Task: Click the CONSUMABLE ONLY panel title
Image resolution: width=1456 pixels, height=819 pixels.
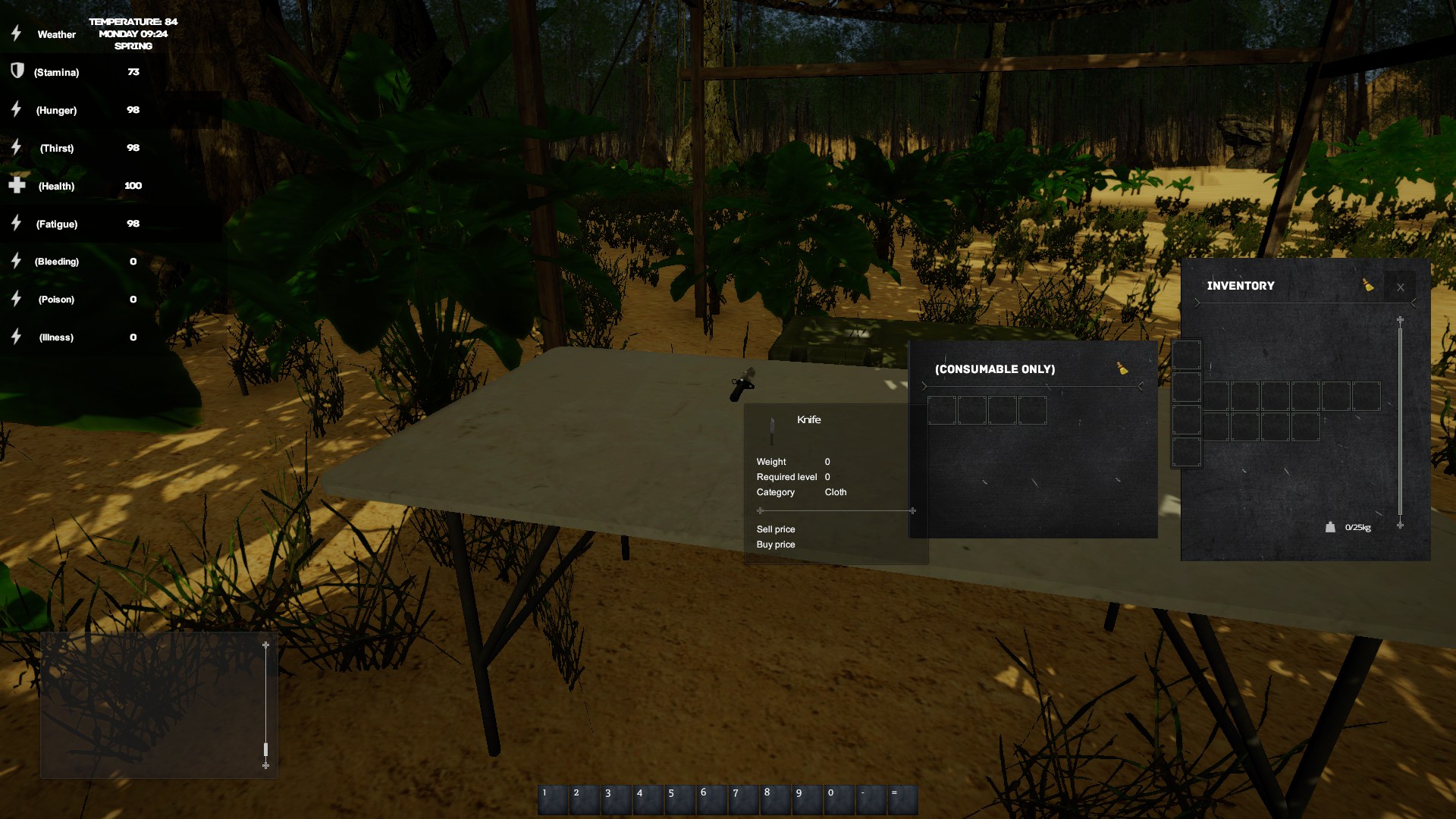Action: click(x=995, y=369)
